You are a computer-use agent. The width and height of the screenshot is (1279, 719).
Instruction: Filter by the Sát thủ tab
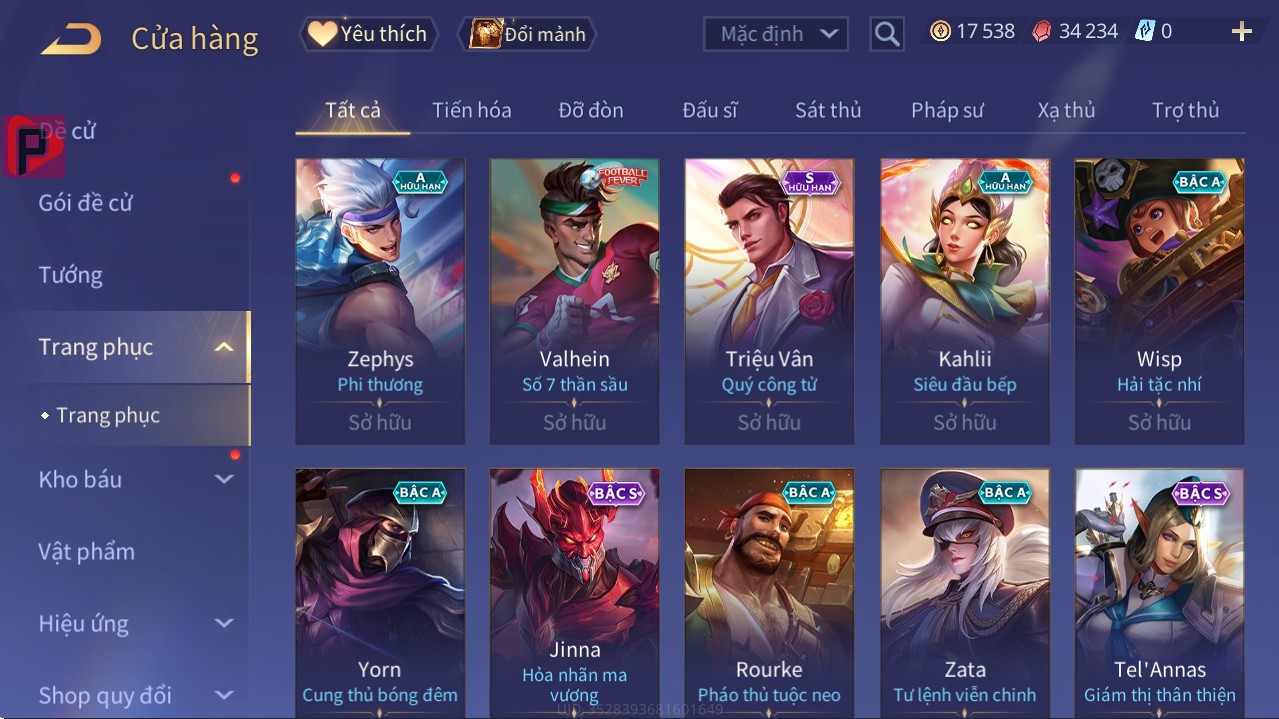(828, 110)
